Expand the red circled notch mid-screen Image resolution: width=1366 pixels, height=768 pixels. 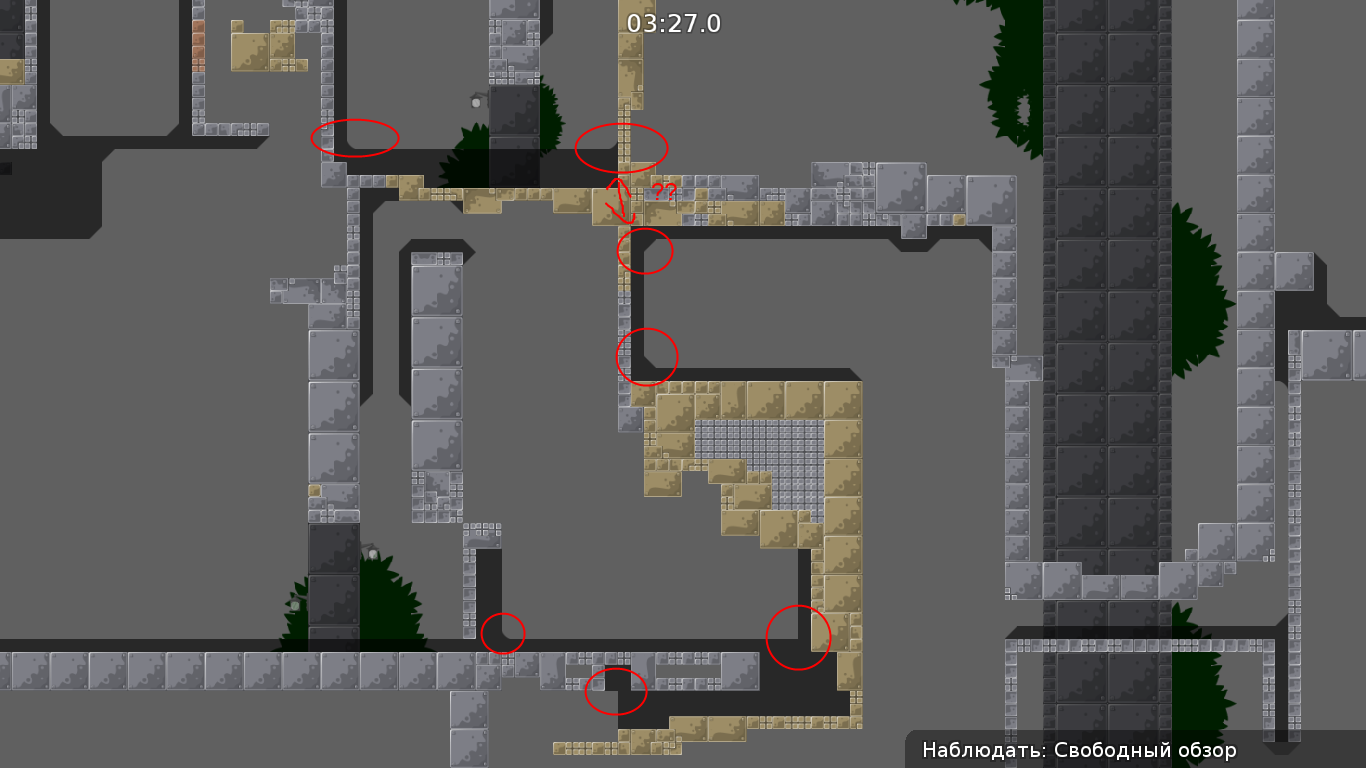(645, 356)
